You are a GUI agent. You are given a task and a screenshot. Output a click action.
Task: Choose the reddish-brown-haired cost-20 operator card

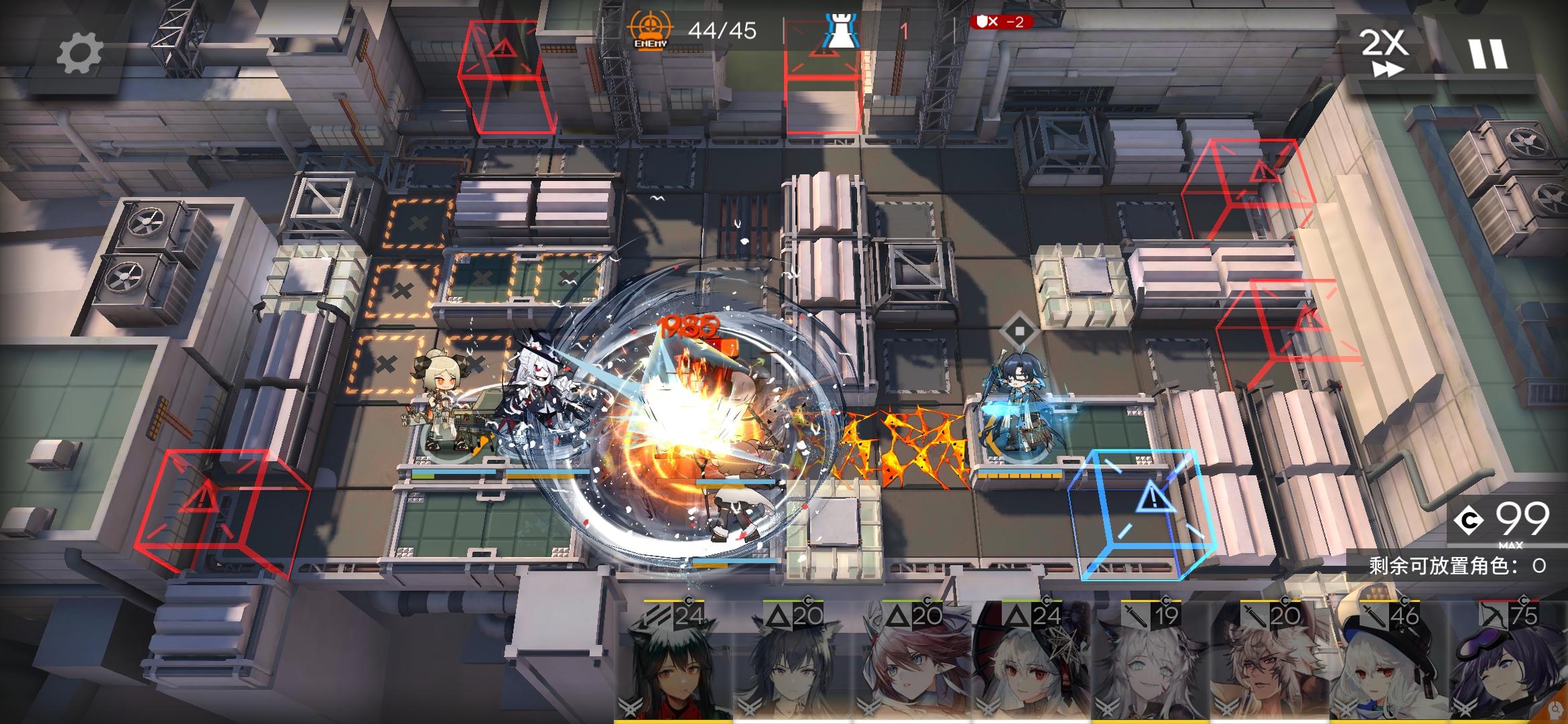click(912, 664)
